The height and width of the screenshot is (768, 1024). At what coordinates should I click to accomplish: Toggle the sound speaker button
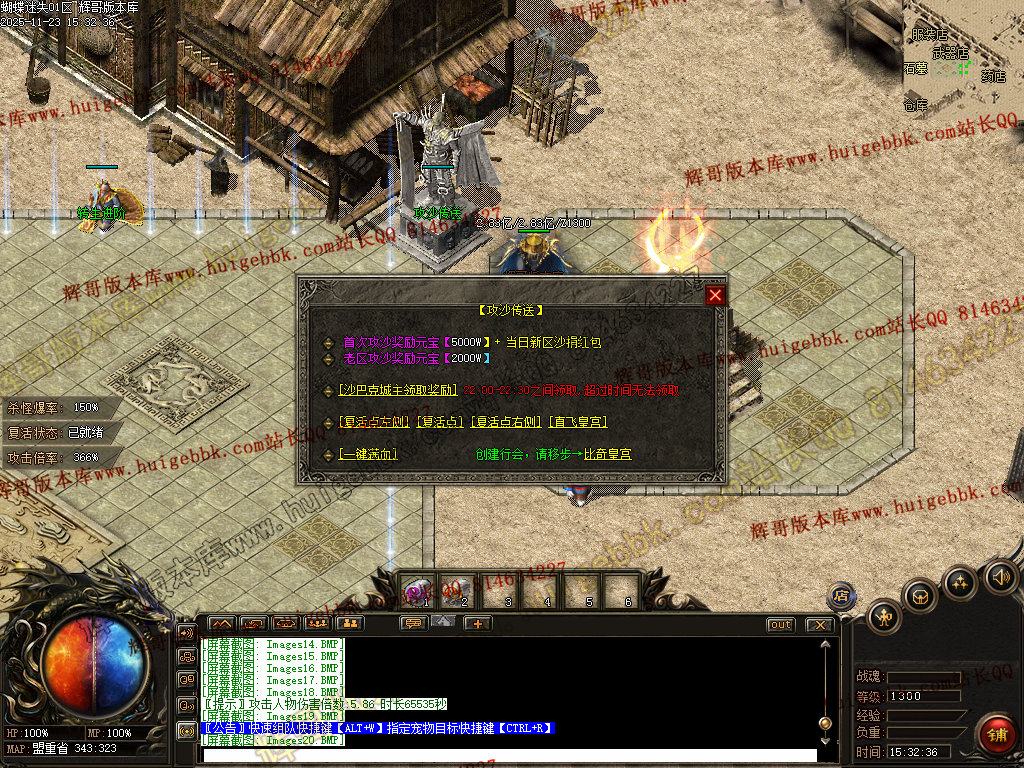(1000, 576)
